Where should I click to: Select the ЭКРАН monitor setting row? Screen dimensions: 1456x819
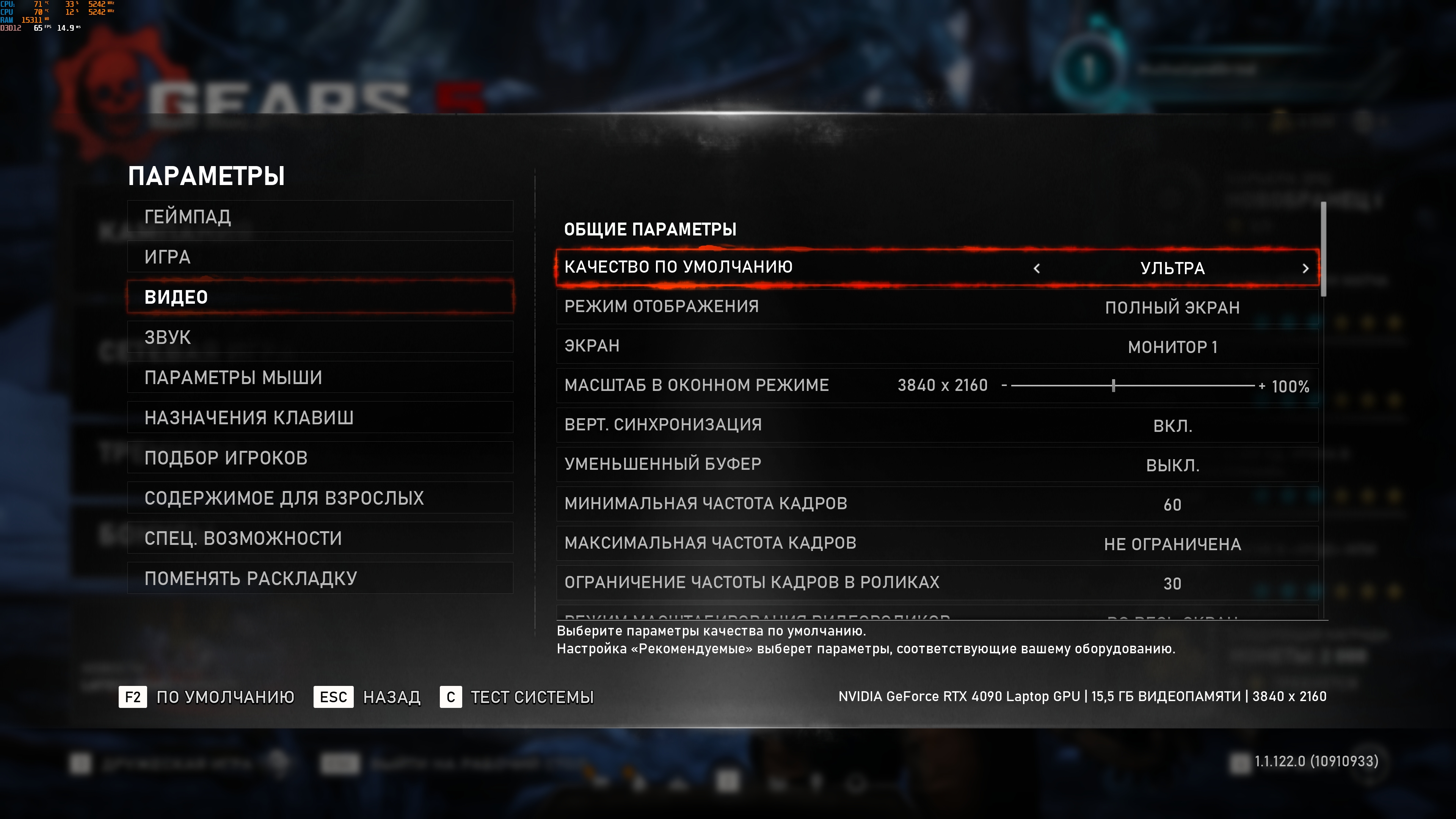tap(937, 346)
